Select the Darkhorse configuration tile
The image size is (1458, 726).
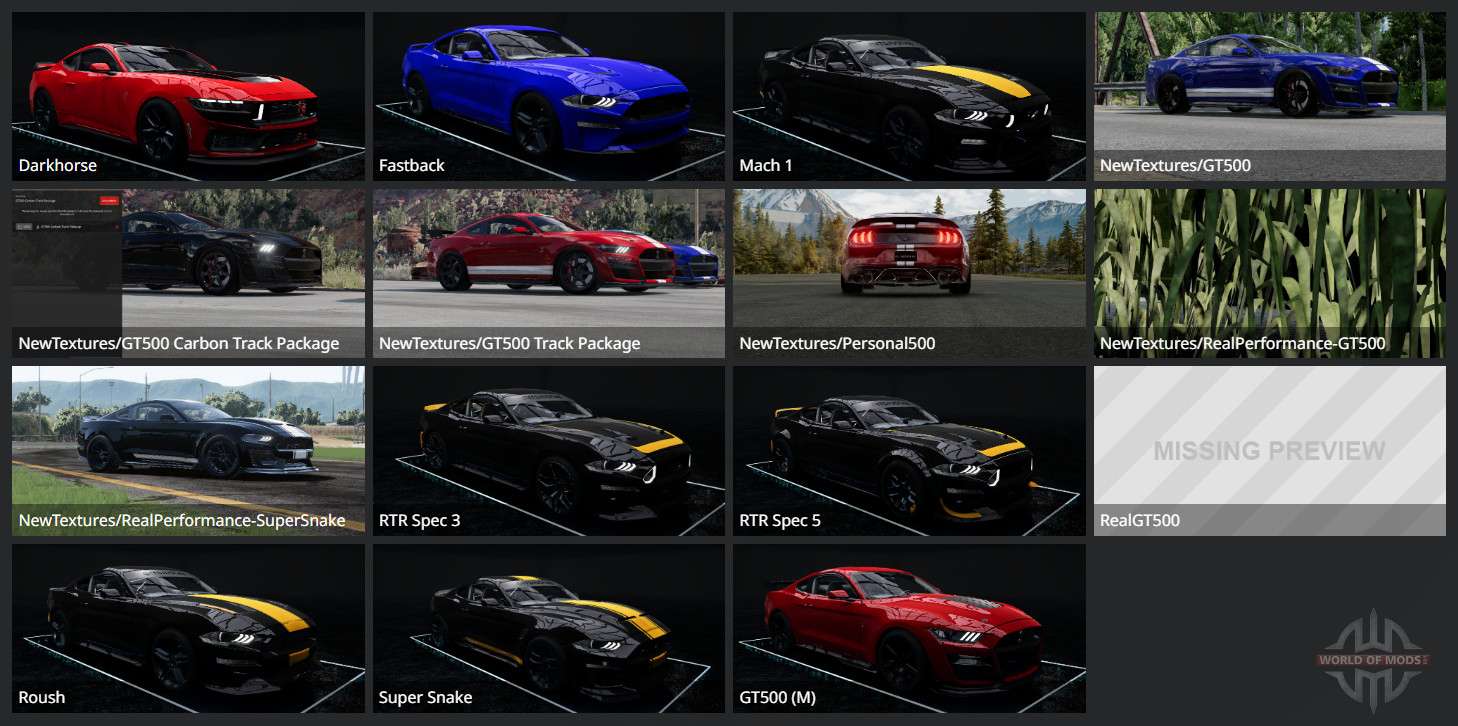[x=188, y=96]
